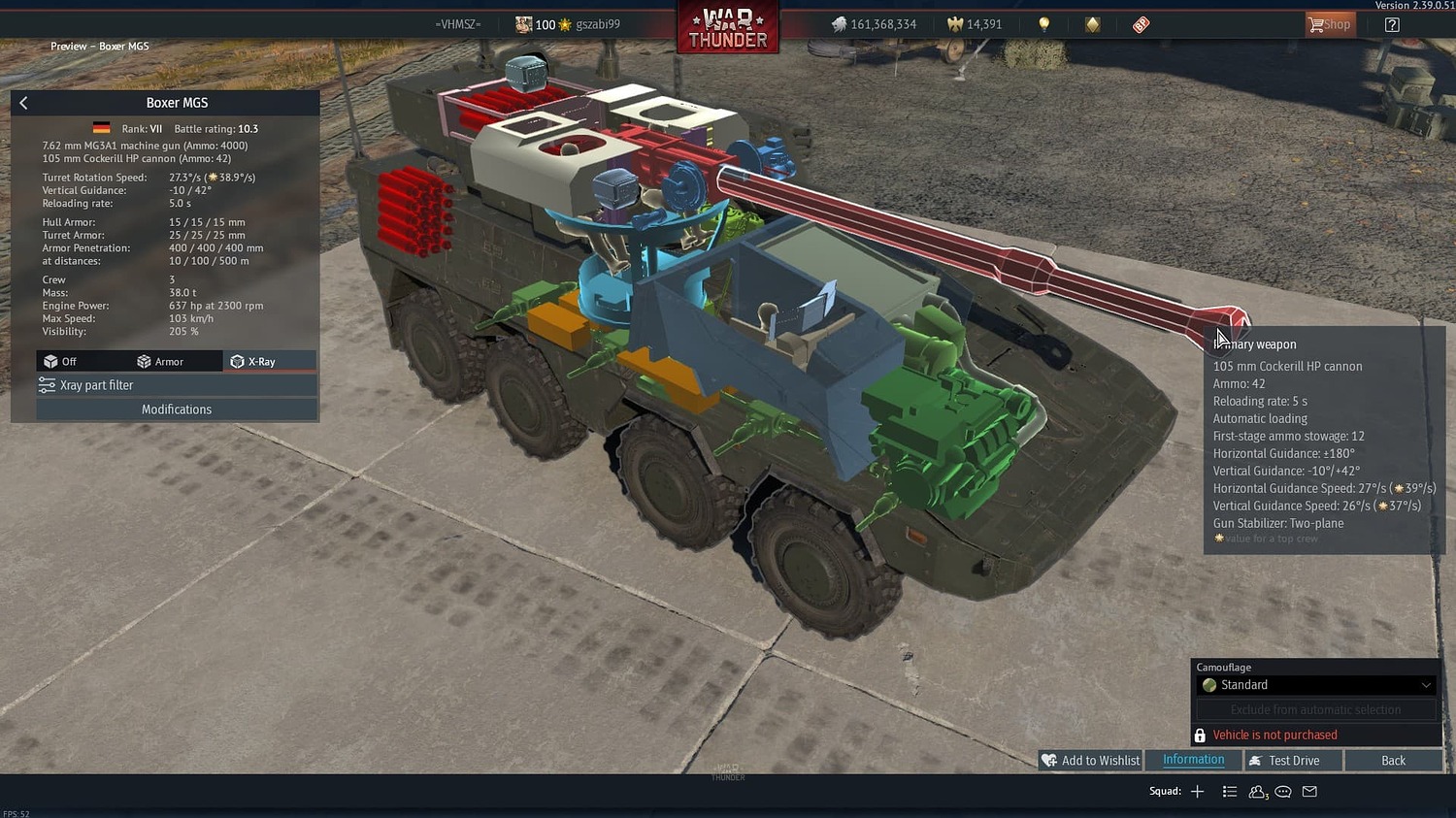Add a squad member with the plus icon
Viewport: 1456px width, 818px height.
1197,791
